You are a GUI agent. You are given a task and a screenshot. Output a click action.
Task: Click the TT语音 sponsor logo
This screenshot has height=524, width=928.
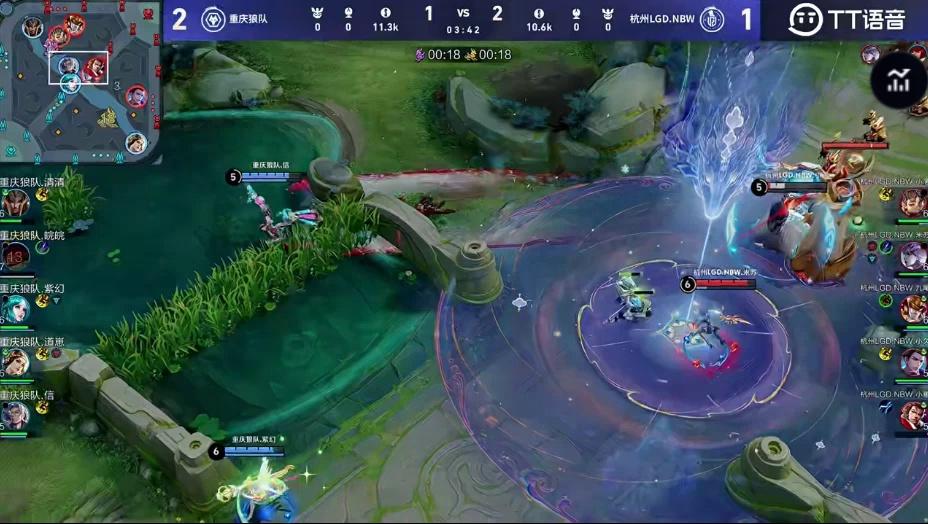tap(845, 19)
